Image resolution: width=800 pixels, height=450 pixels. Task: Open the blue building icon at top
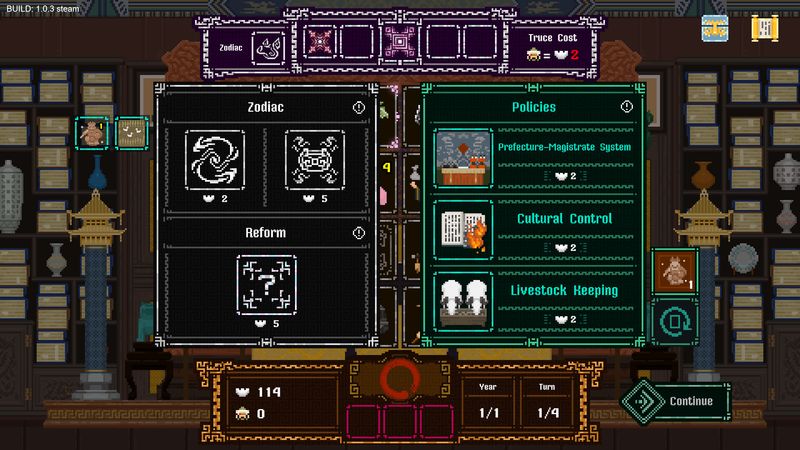coord(715,29)
